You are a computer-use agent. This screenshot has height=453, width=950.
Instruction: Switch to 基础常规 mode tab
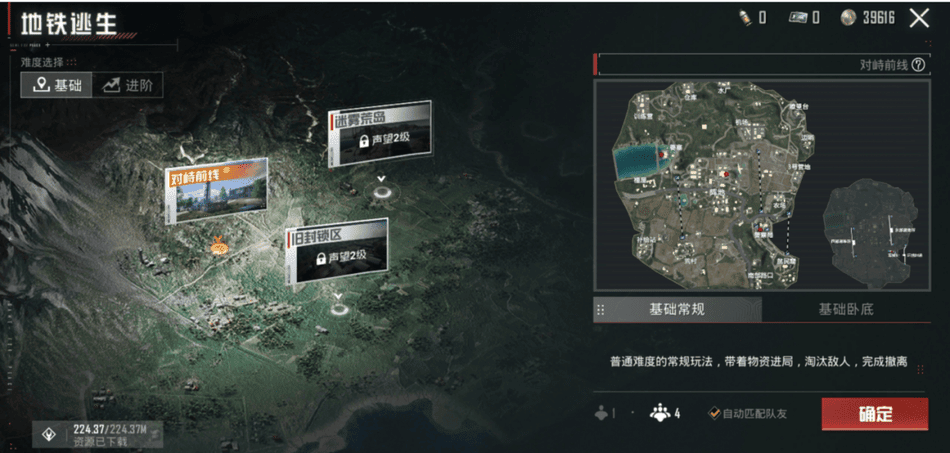(677, 309)
